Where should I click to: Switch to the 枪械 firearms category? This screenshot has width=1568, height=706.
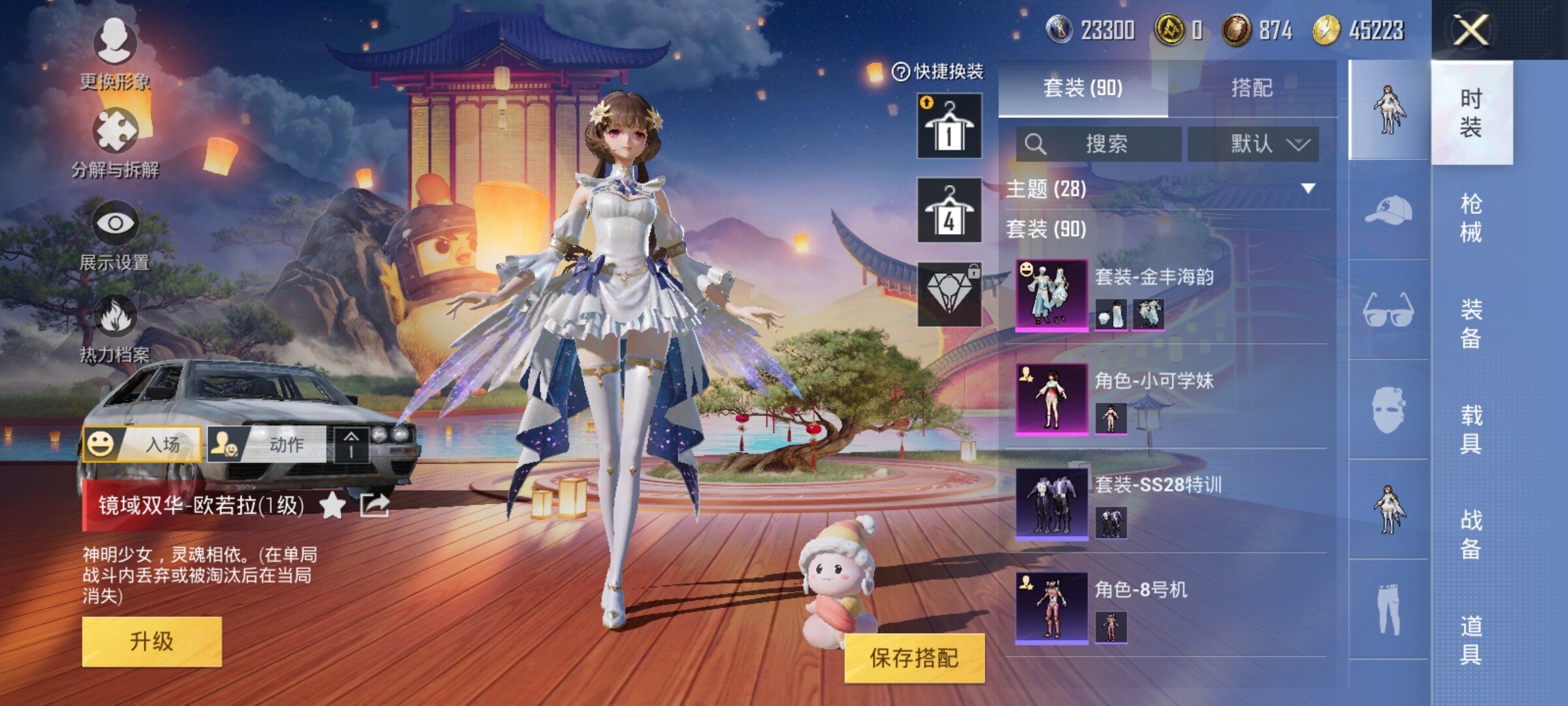[1471, 218]
